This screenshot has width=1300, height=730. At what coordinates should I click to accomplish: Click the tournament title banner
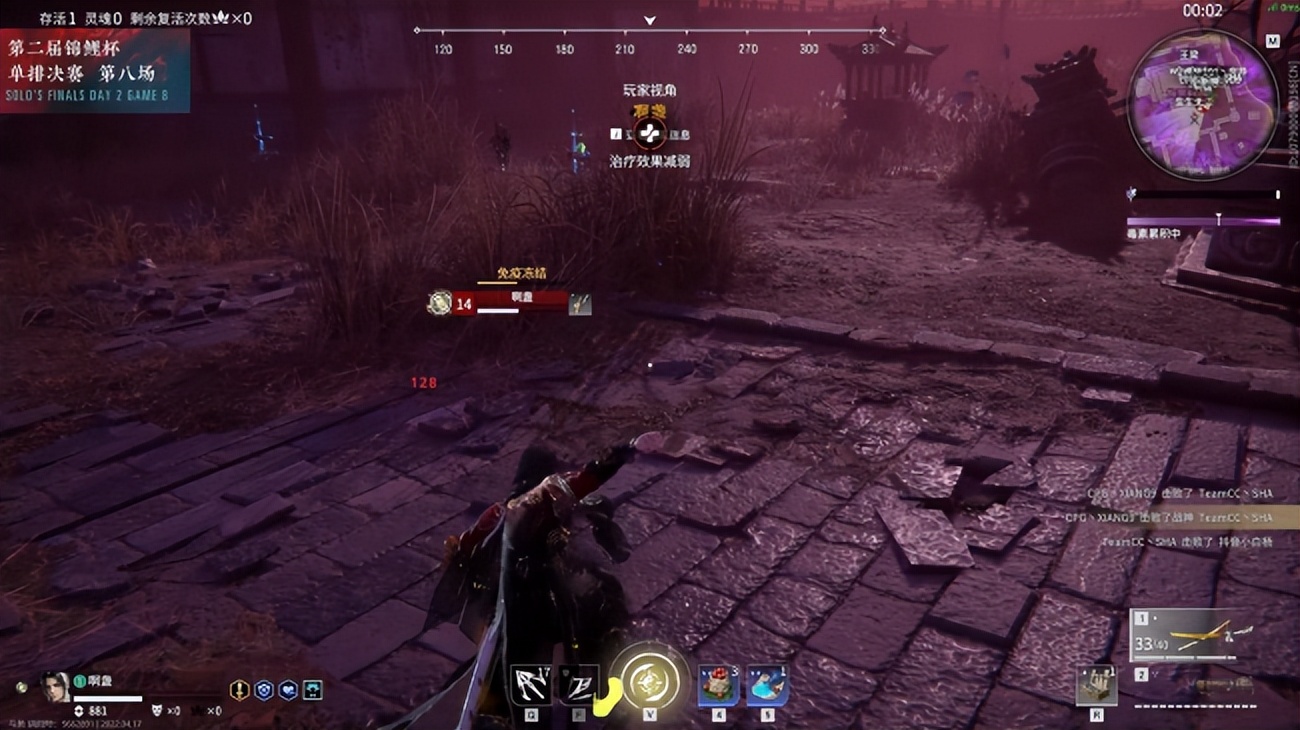94,69
